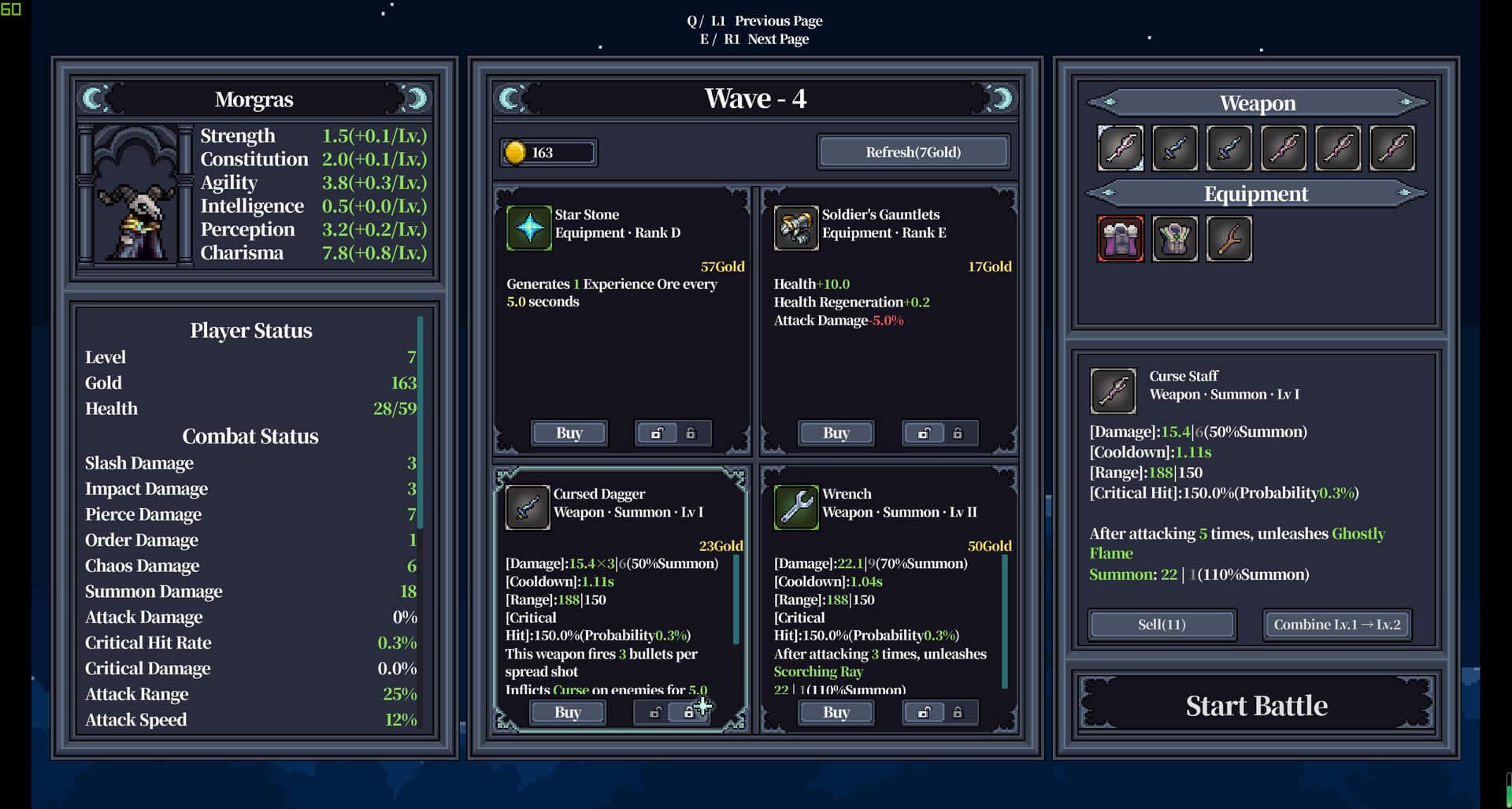This screenshot has width=1512, height=809.
Task: Select the green vest equipment icon
Action: 1175,239
